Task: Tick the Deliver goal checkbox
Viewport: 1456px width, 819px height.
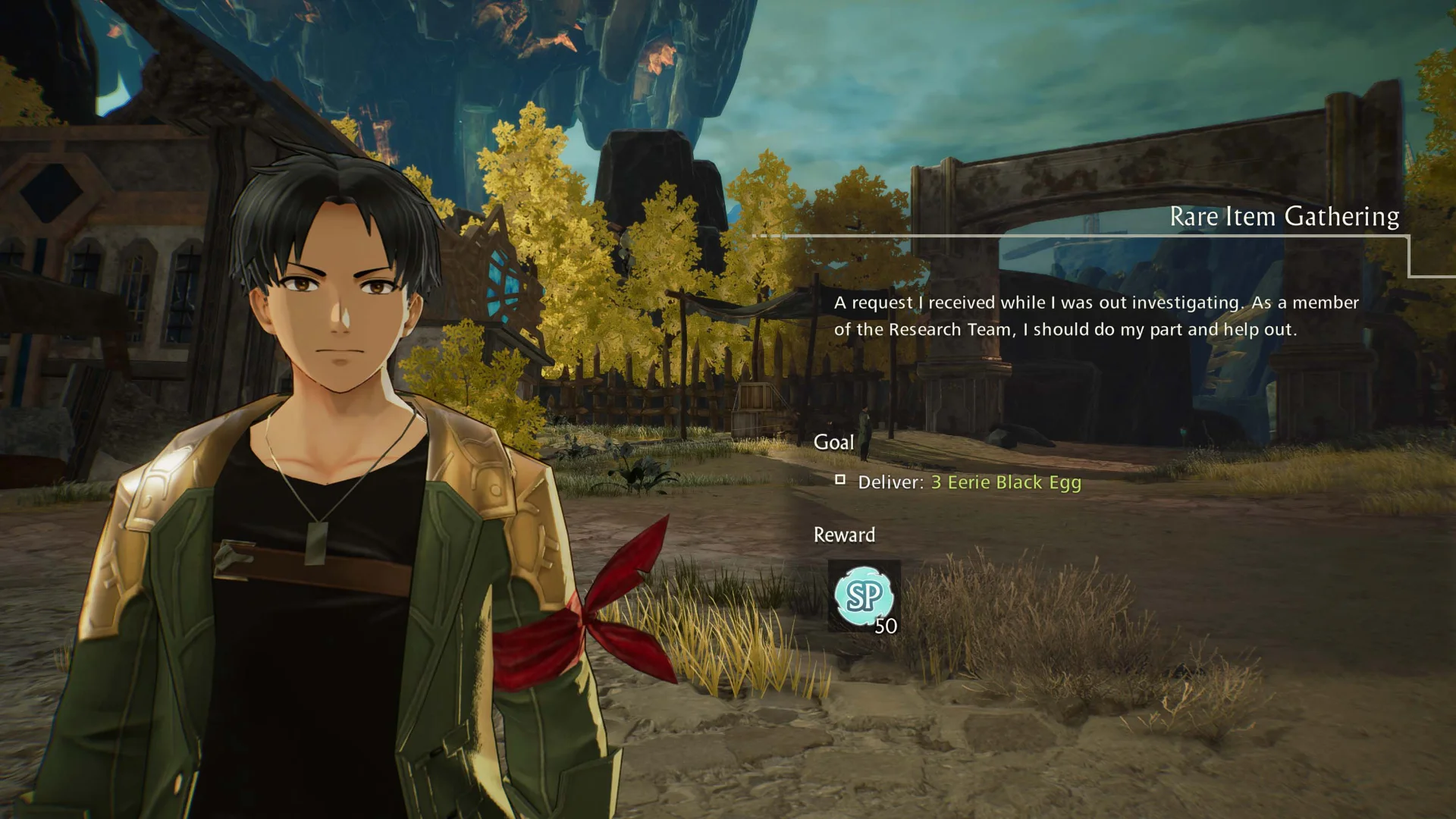Action: click(x=840, y=479)
